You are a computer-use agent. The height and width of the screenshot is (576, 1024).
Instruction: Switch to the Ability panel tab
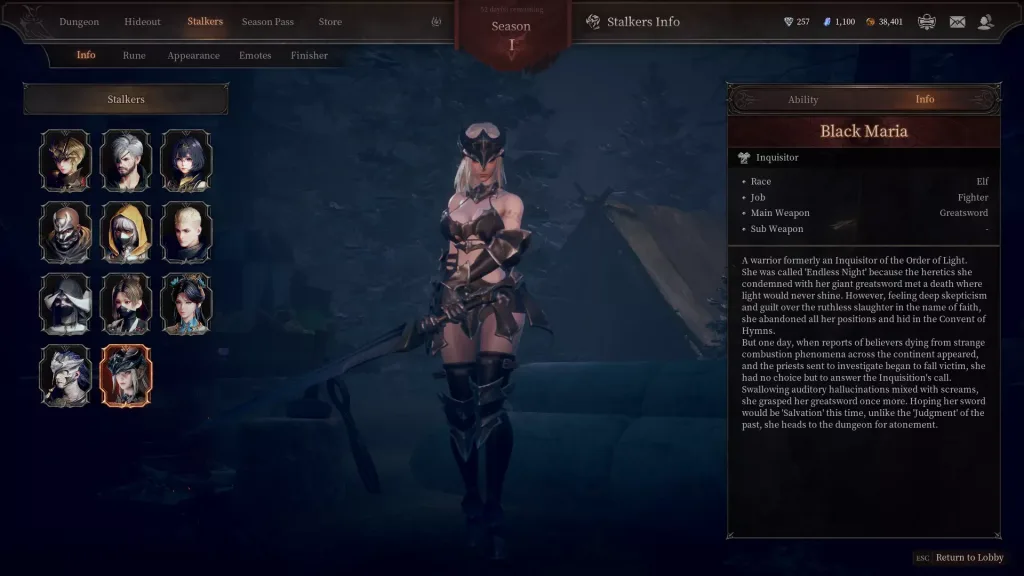[x=803, y=100]
